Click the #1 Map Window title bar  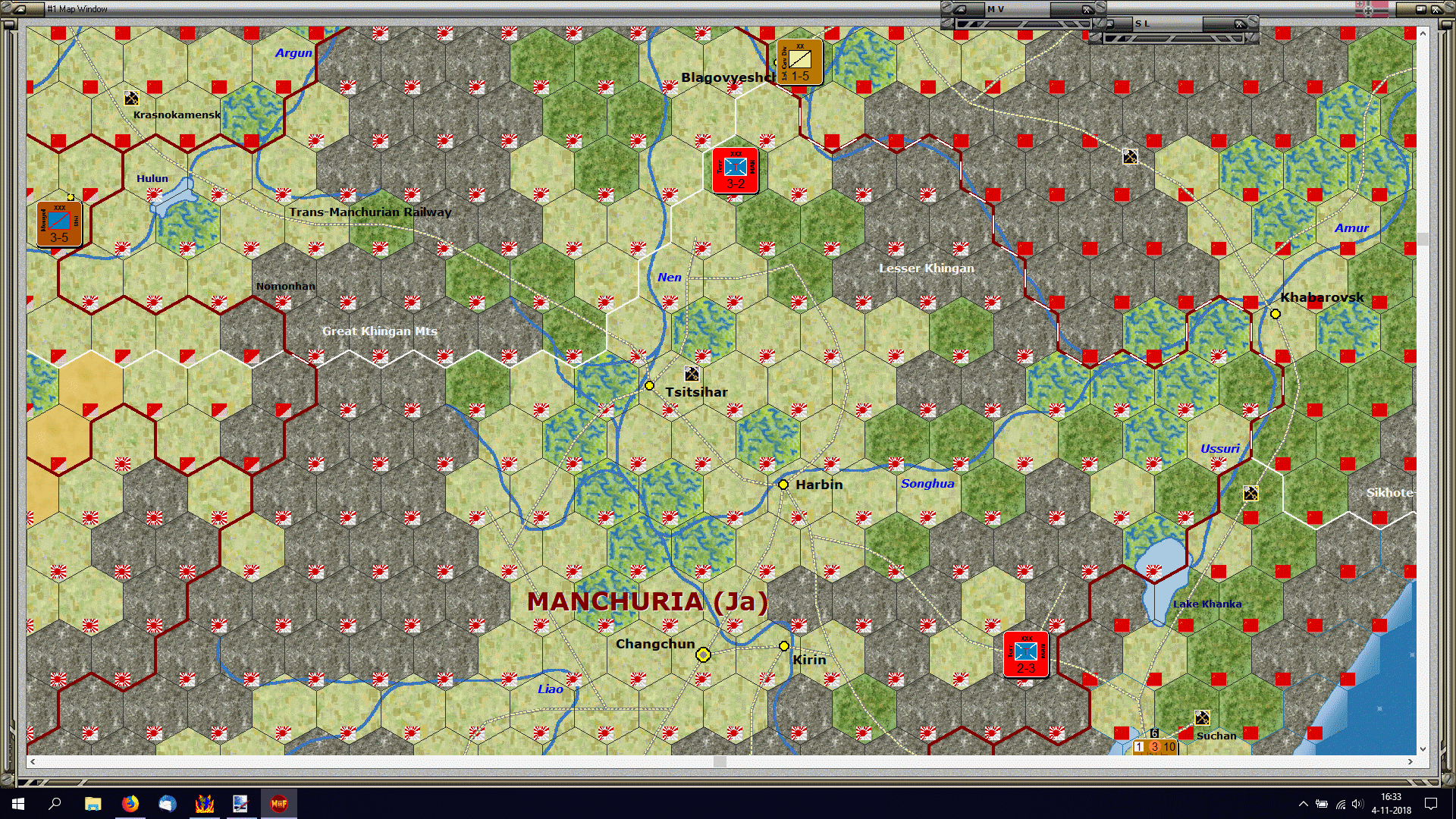point(76,9)
